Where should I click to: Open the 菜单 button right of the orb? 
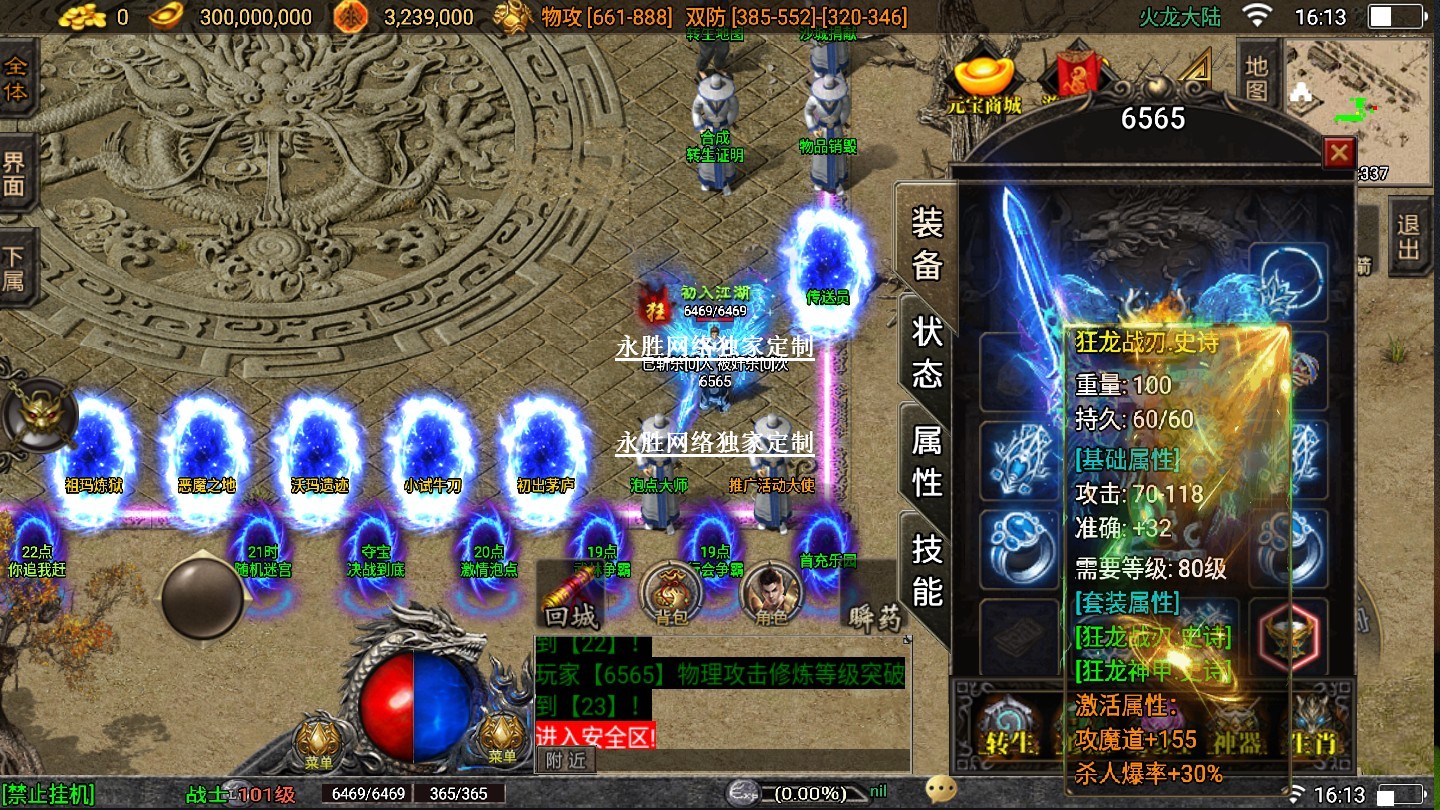[502, 740]
